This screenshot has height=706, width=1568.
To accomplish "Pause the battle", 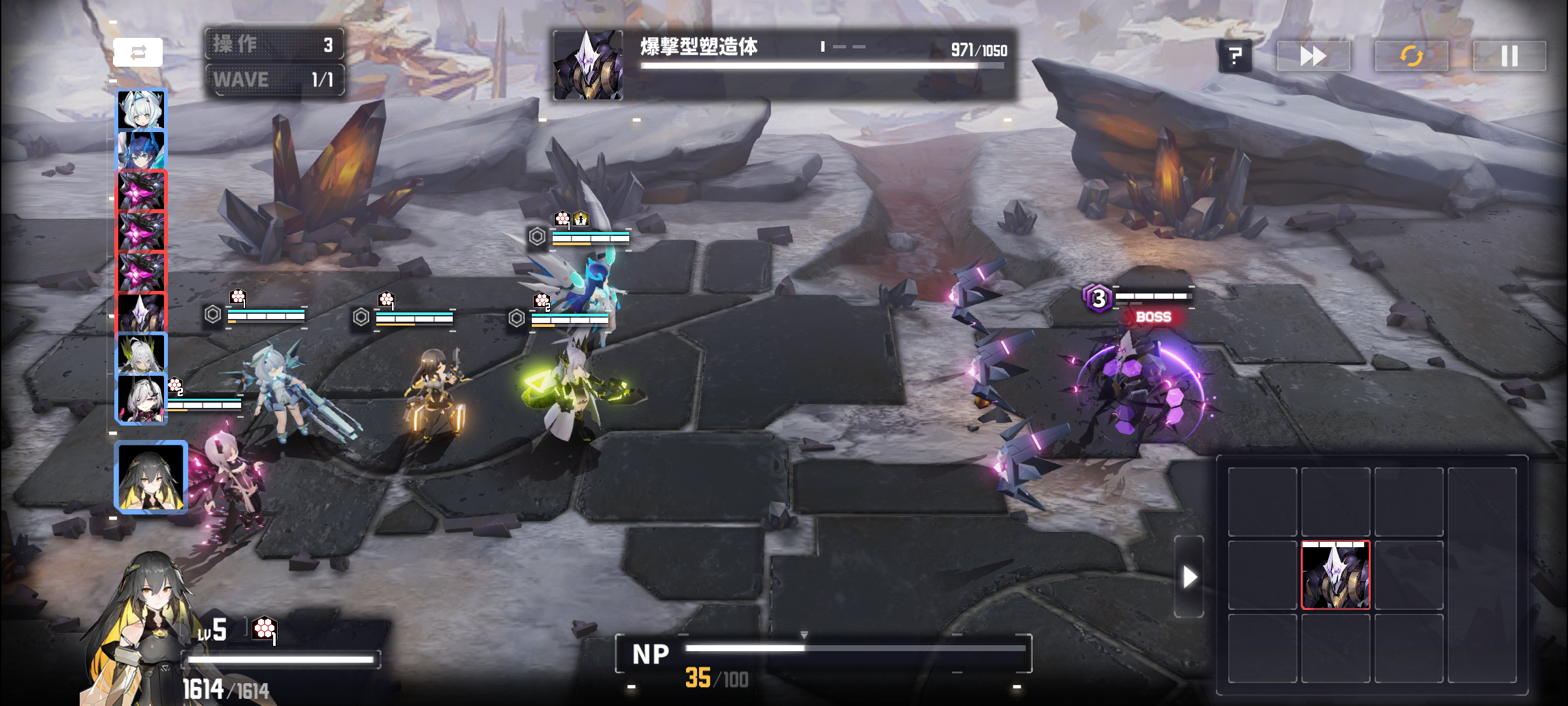I will coord(1509,56).
